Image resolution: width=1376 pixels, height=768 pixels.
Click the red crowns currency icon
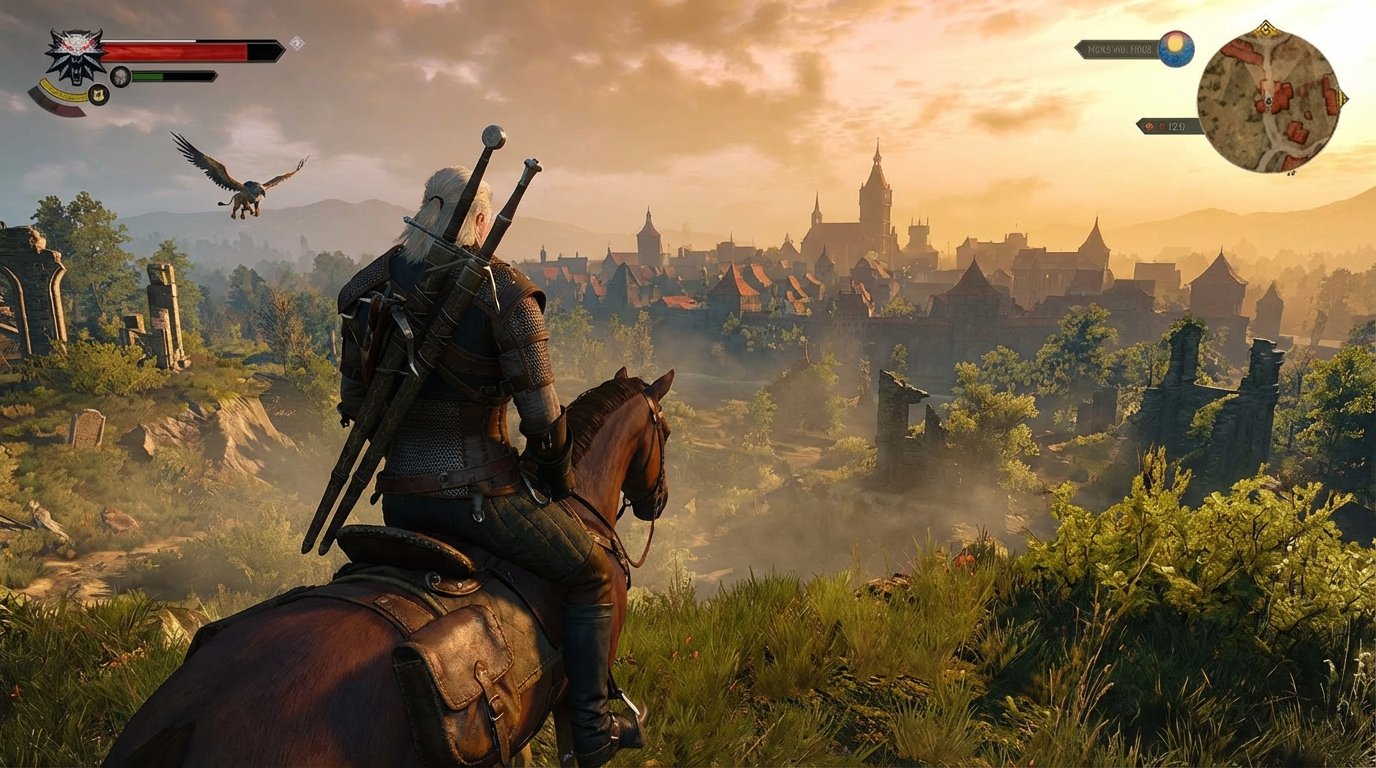[1150, 126]
